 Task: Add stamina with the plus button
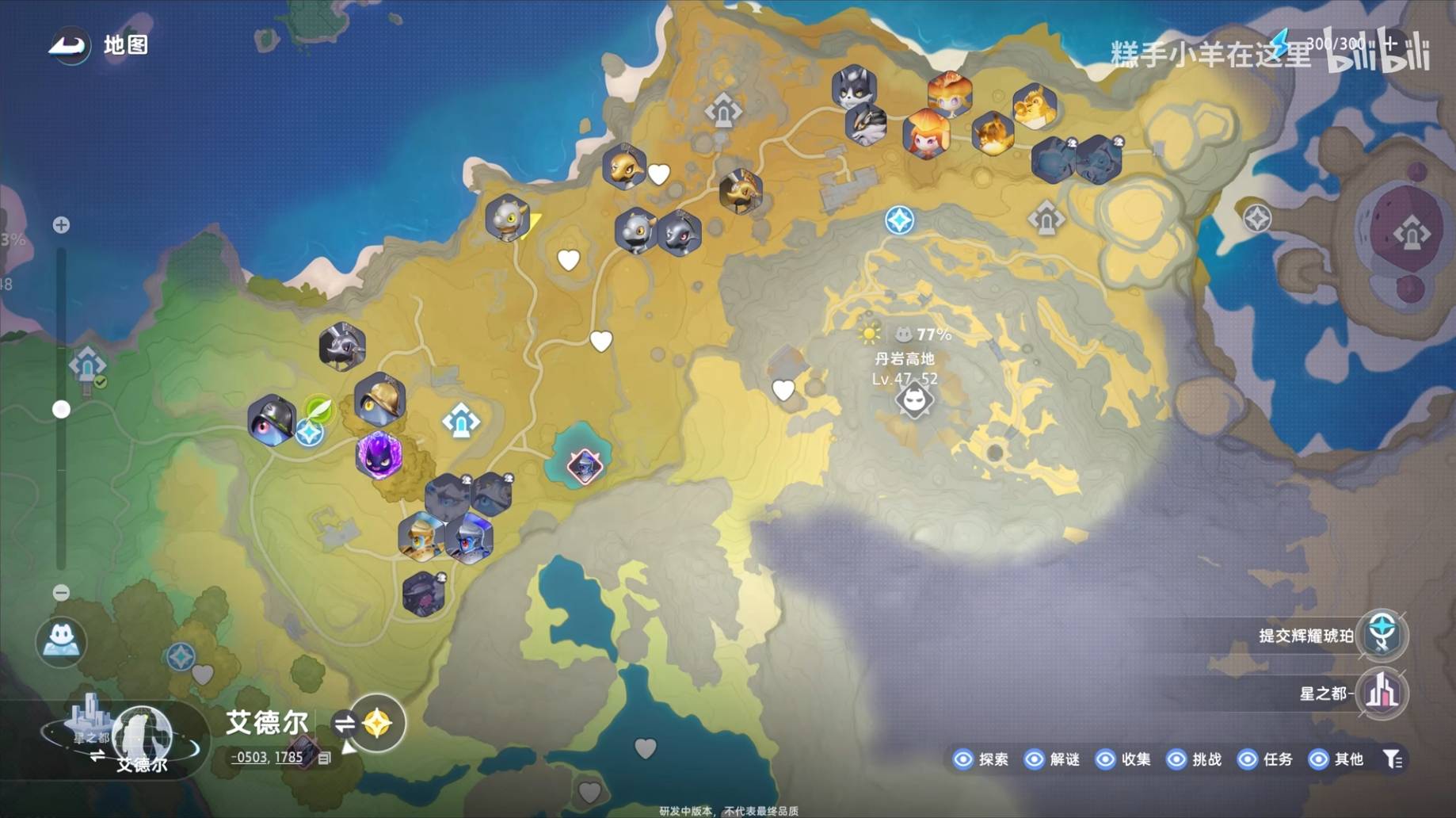coord(1389,44)
